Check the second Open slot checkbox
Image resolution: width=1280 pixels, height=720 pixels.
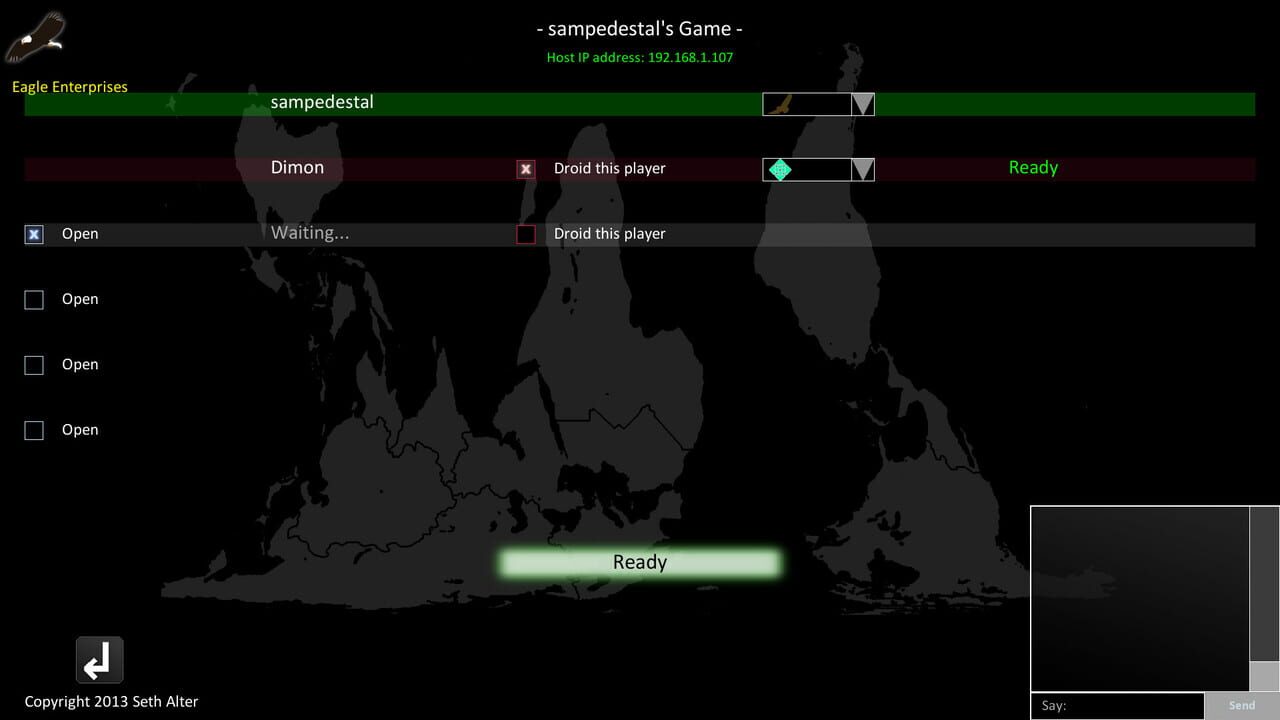tap(33, 299)
